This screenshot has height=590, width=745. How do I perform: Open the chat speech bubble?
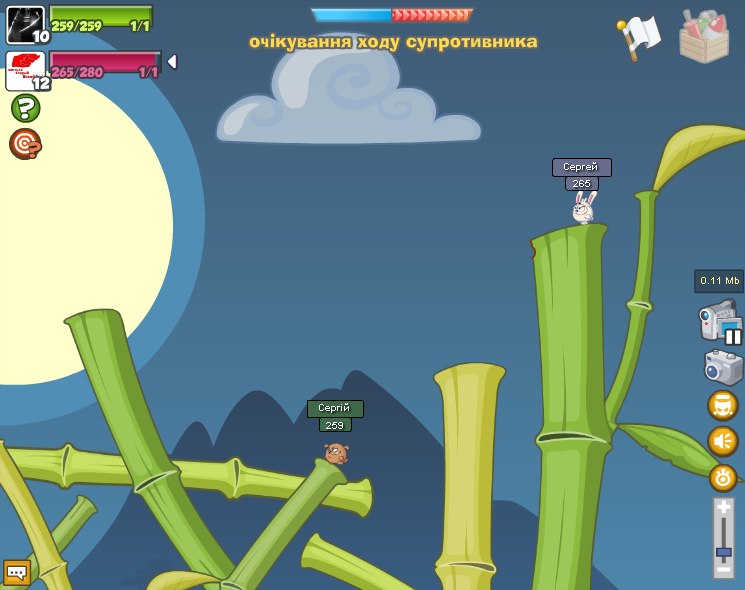point(17,573)
